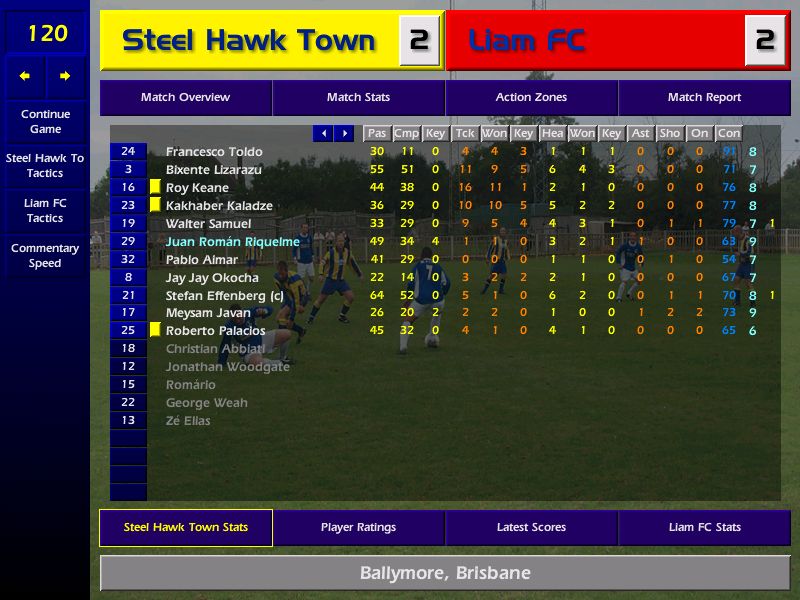Click the stats column right scroll arrow
Viewport: 800px width, 600px height.
(x=344, y=133)
